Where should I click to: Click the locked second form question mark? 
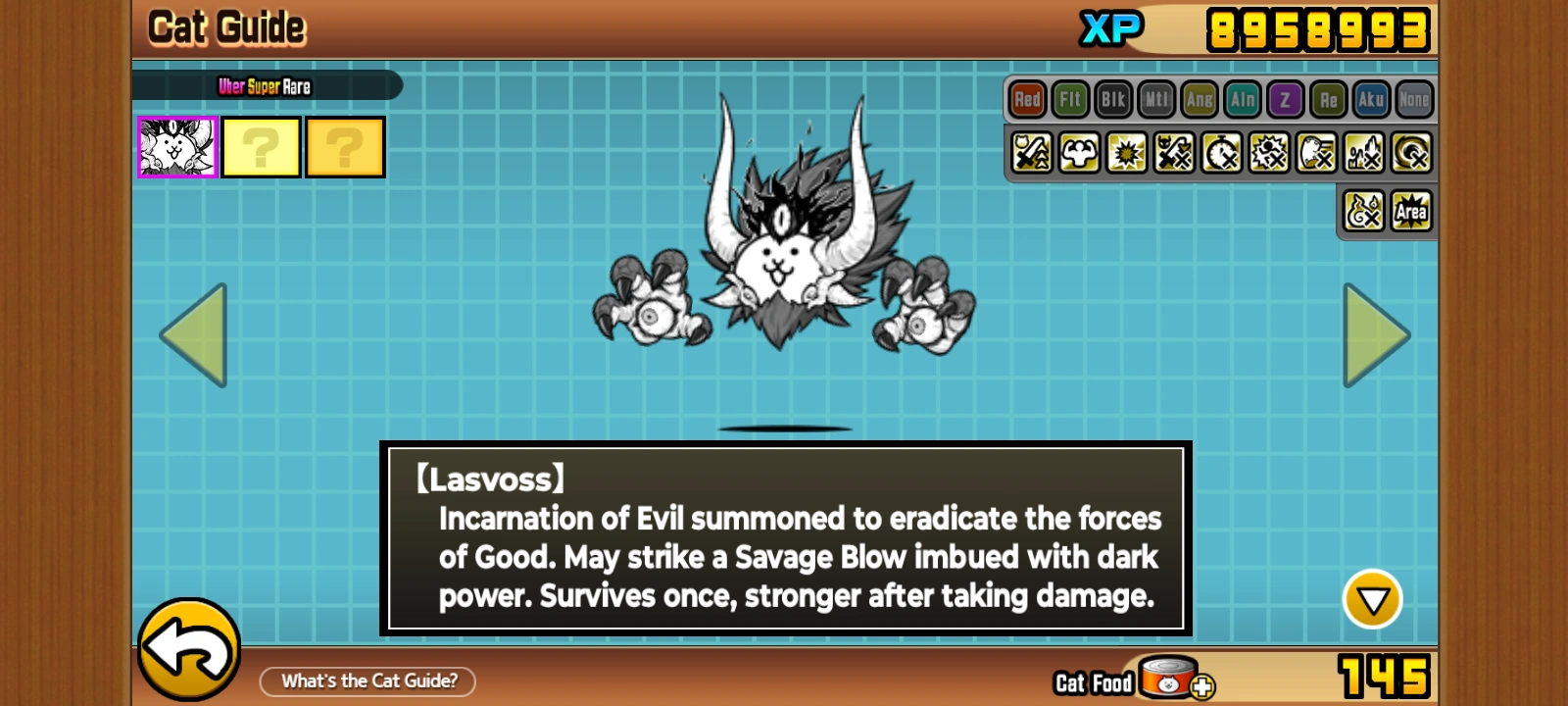(x=261, y=146)
